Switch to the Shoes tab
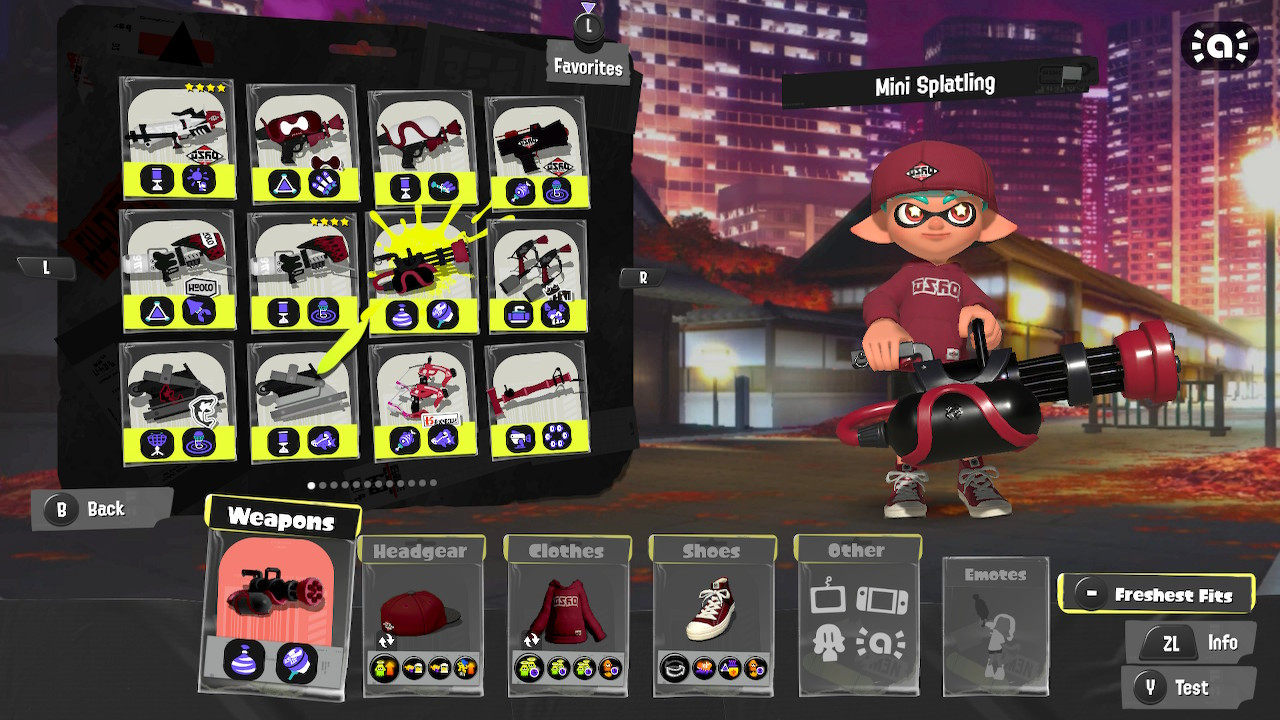1280x720 pixels. pyautogui.click(x=710, y=548)
